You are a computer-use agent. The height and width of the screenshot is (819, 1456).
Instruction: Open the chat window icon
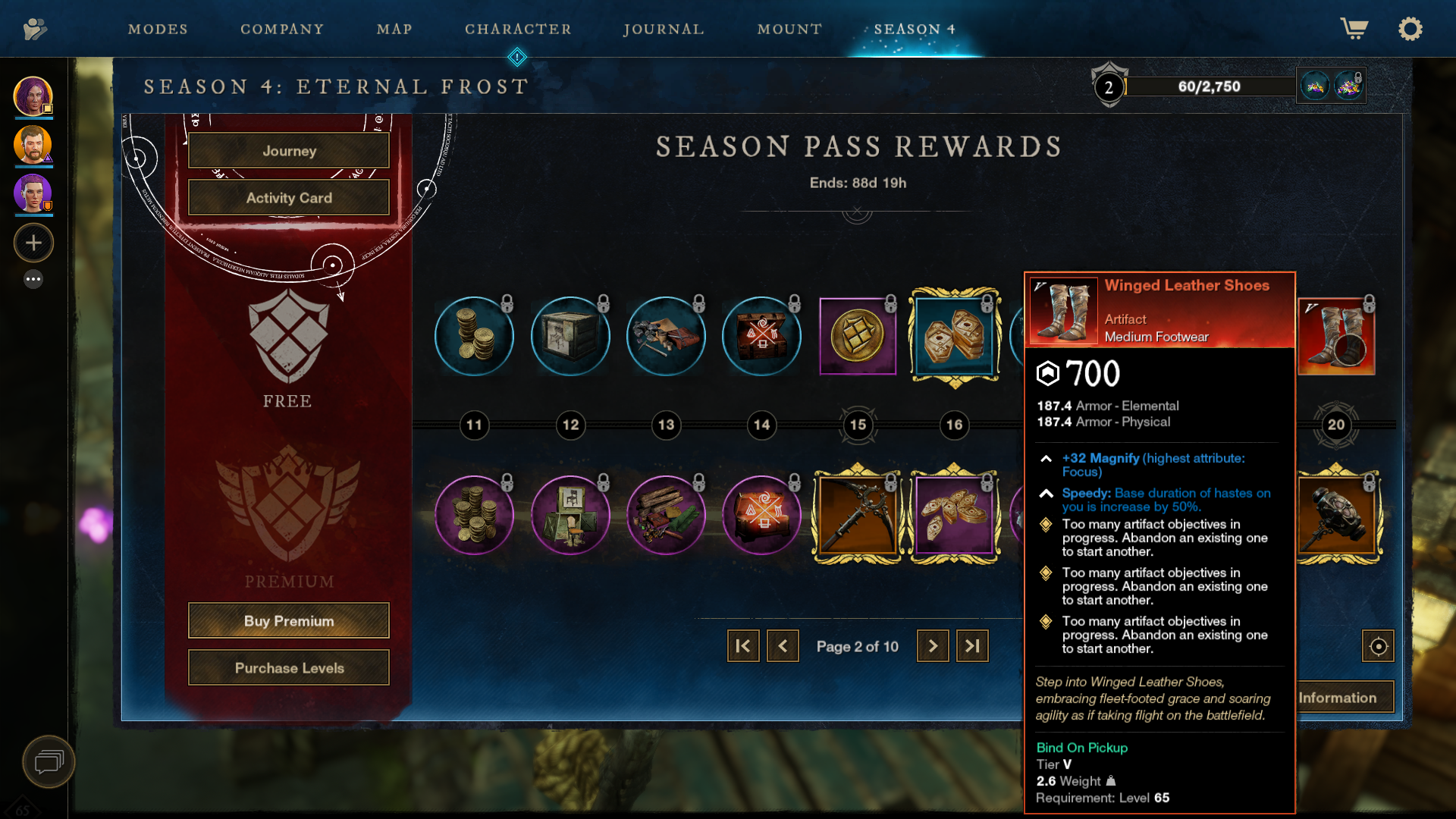pyautogui.click(x=49, y=761)
